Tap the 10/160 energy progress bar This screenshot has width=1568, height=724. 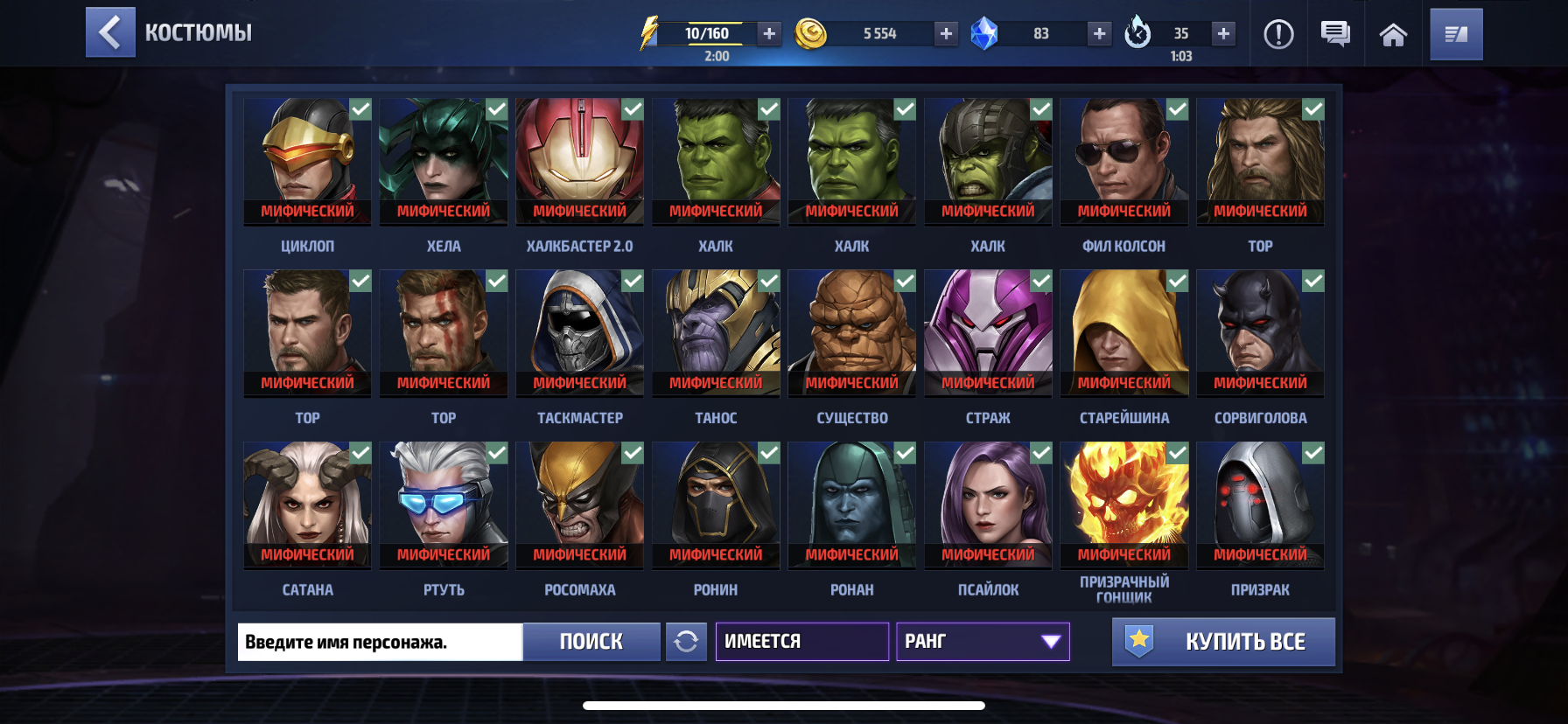[x=710, y=33]
